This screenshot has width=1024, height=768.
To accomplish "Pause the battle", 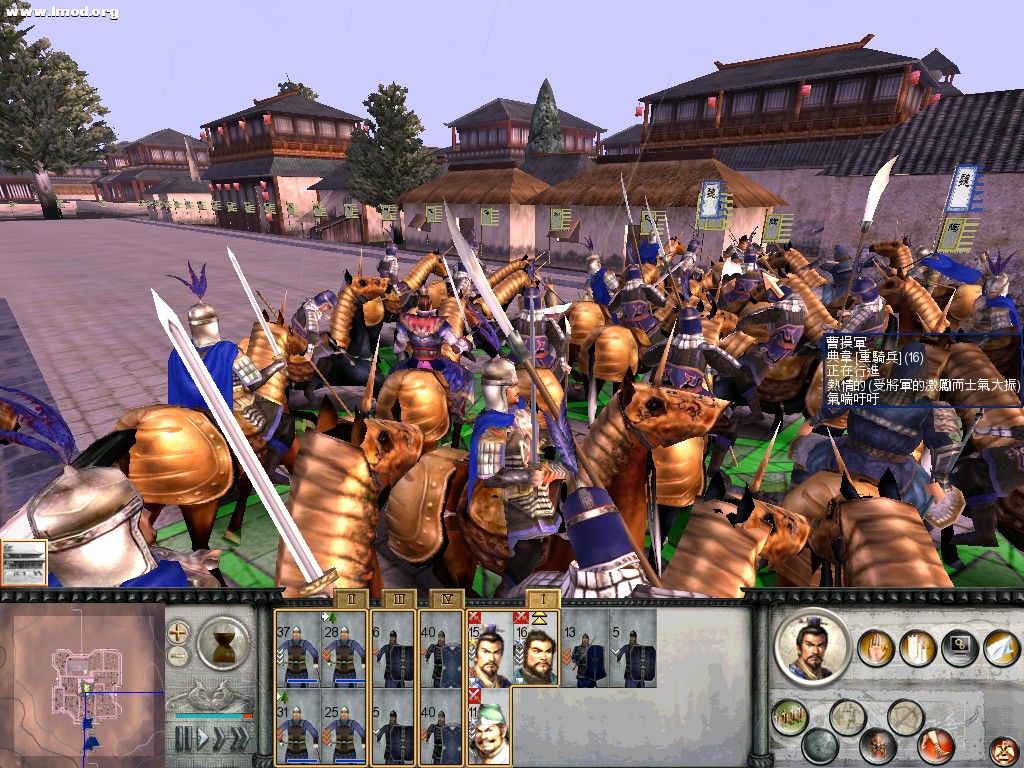I will (x=182, y=739).
